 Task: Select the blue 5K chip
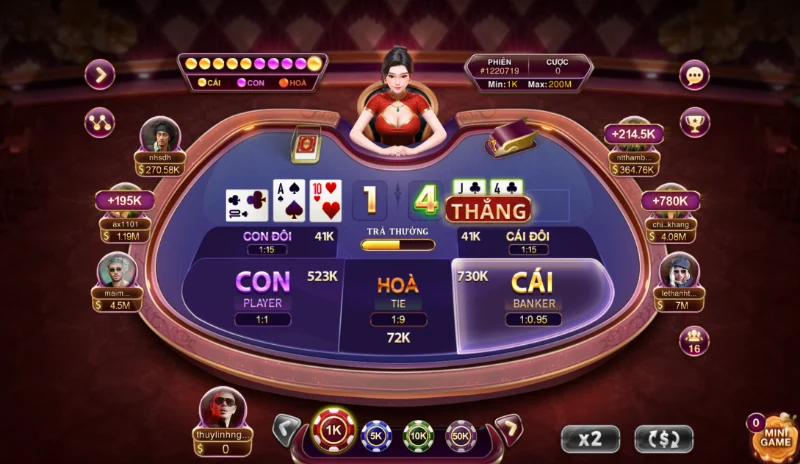point(377,435)
